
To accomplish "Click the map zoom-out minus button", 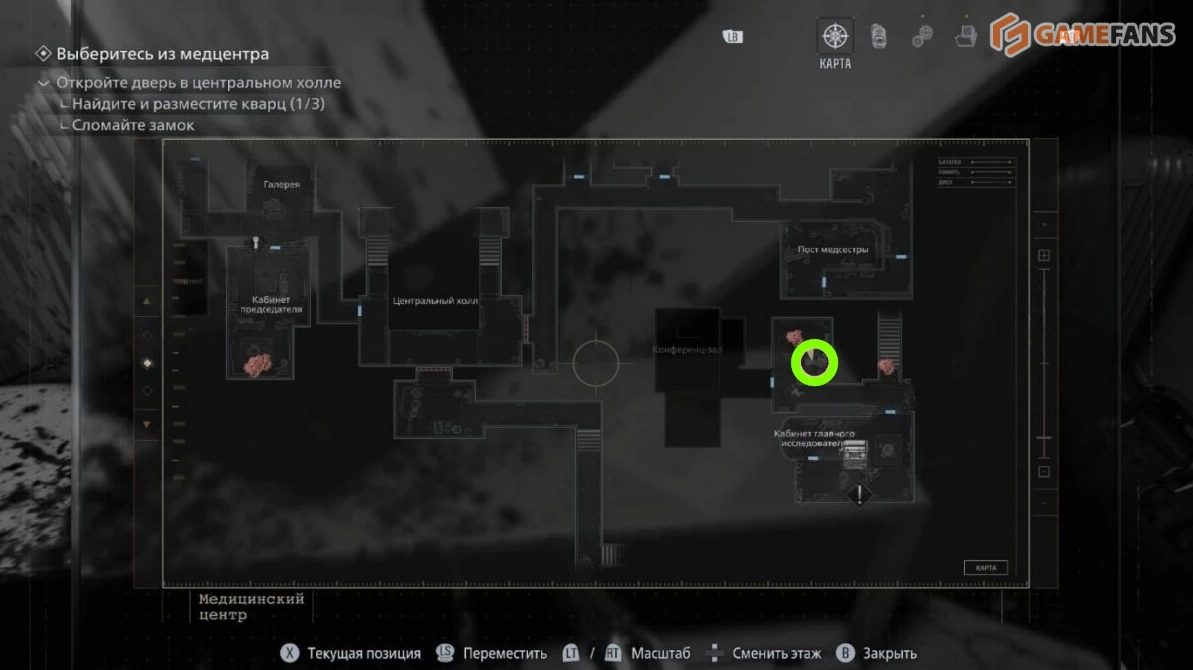I will [1044, 471].
